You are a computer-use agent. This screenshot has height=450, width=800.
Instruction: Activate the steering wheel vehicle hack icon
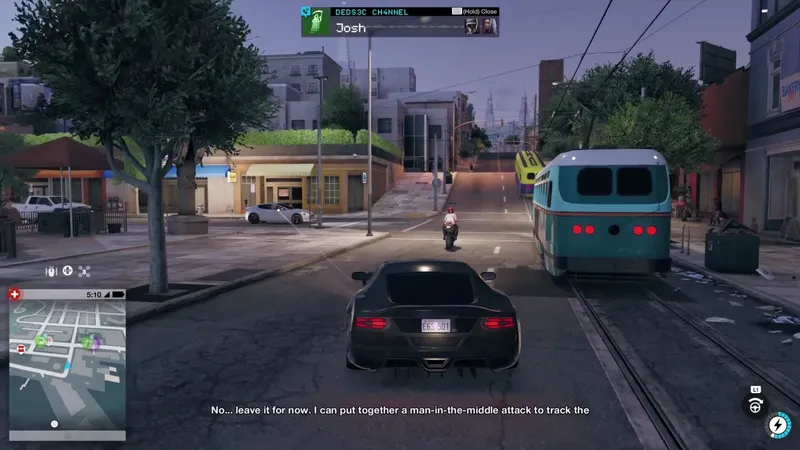coord(755,405)
